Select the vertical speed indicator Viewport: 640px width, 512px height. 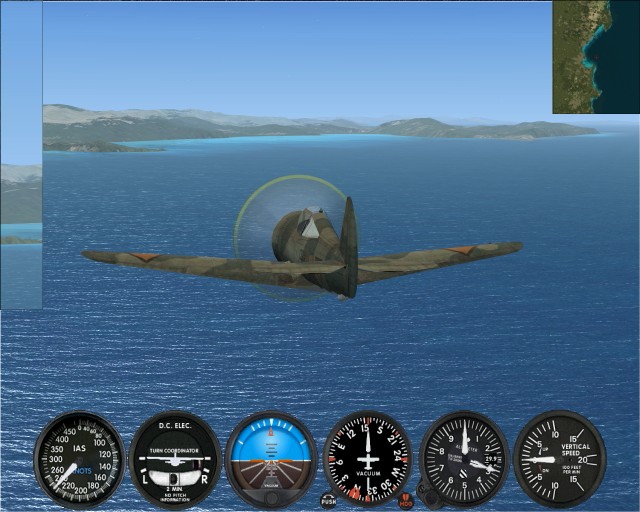[x=559, y=459]
